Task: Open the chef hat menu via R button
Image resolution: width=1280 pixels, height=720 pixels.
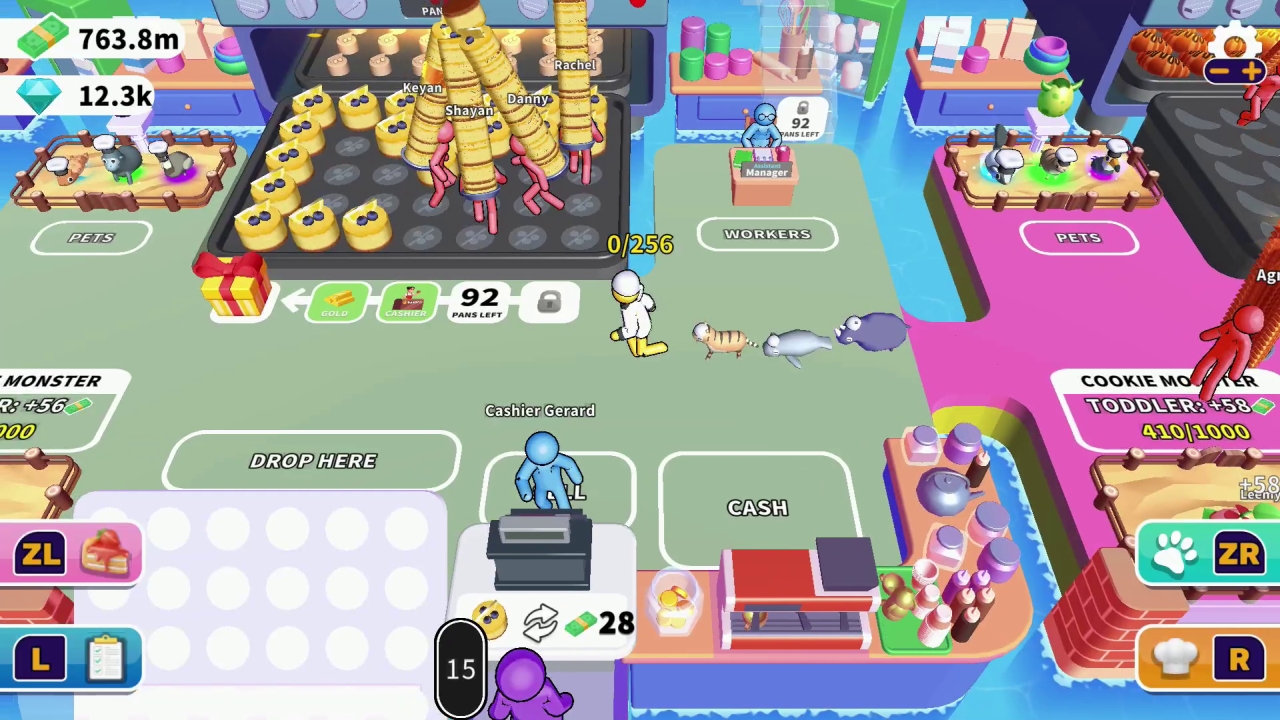Action: (x=1205, y=658)
